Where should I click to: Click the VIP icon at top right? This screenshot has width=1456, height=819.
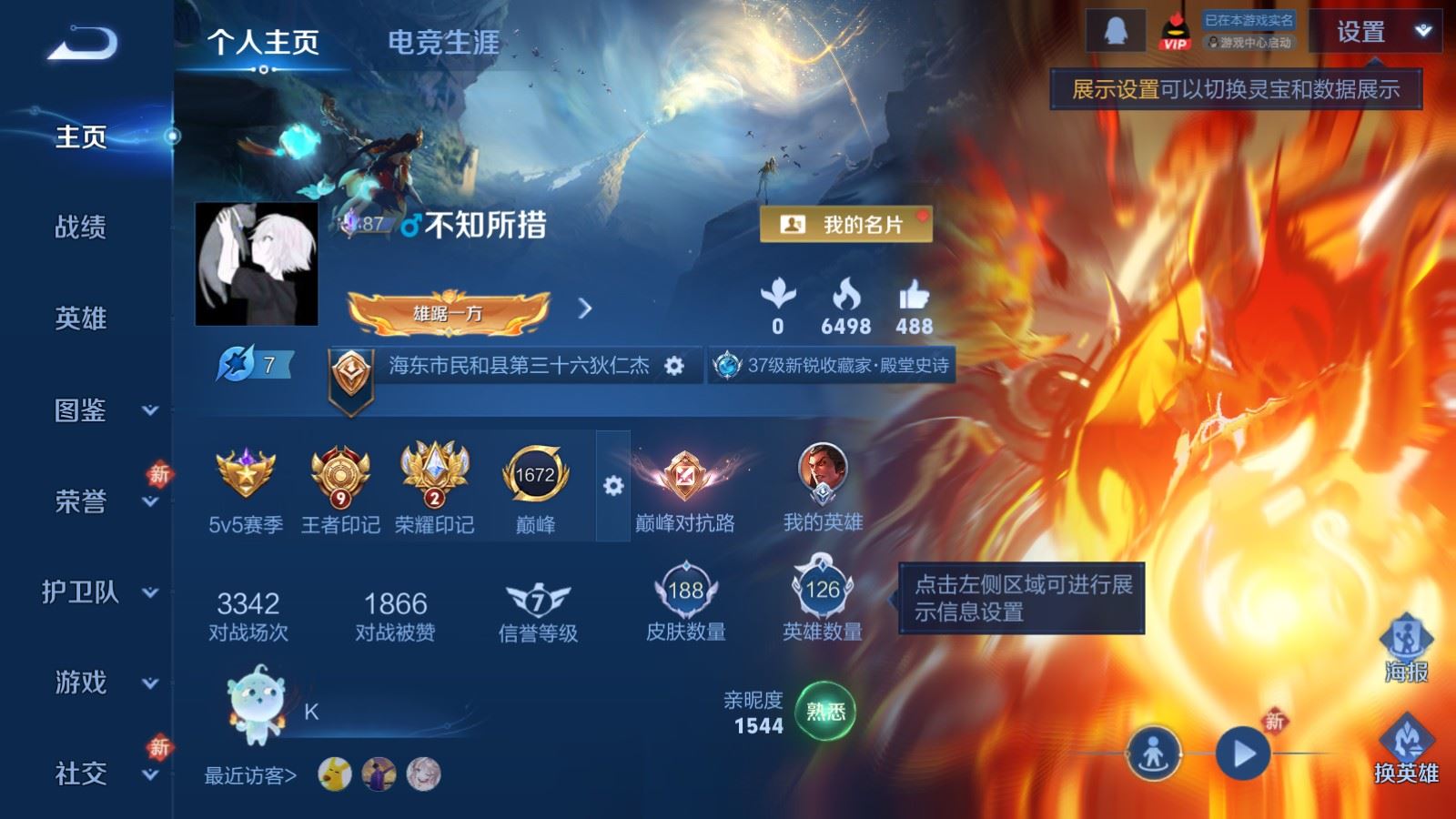(x=1174, y=32)
